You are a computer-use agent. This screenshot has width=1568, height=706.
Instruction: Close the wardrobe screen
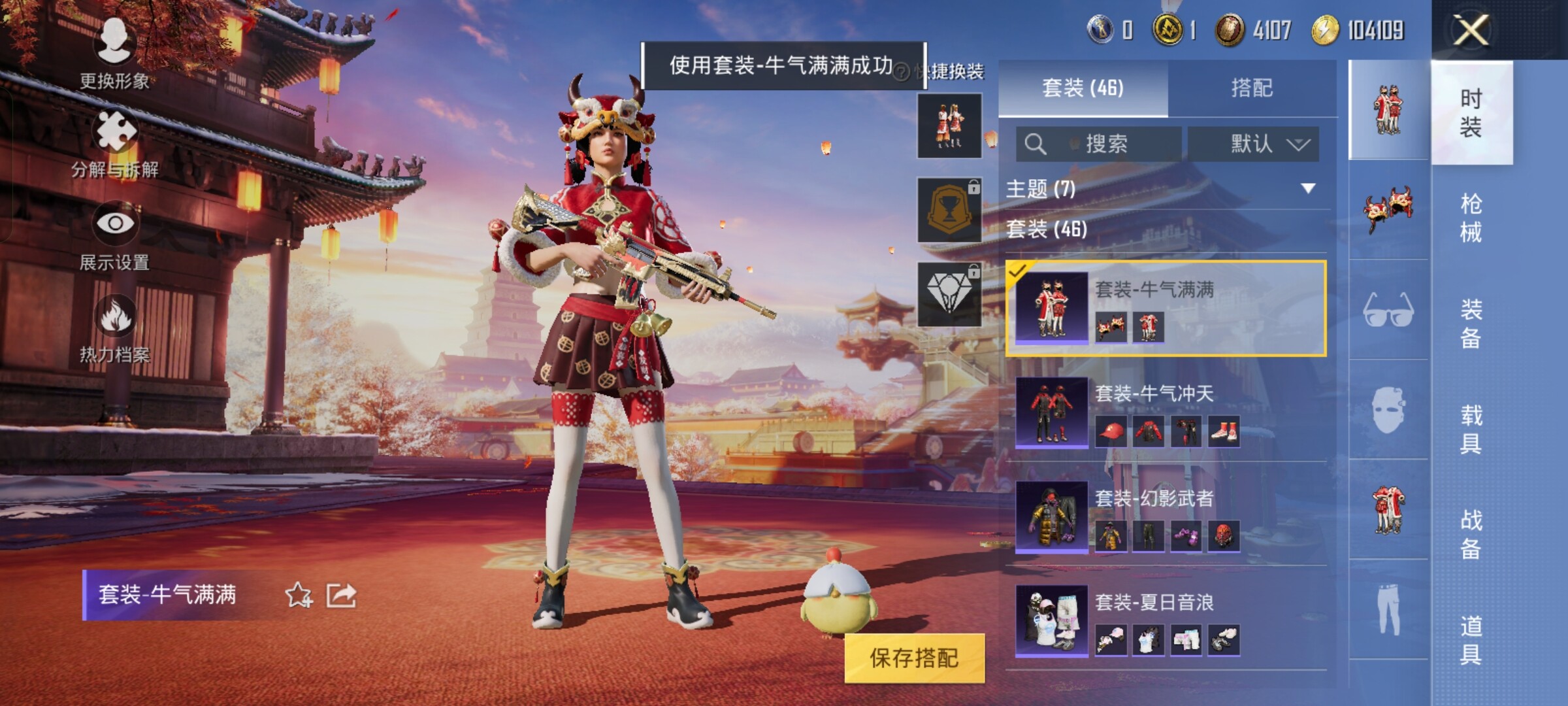(1470, 29)
